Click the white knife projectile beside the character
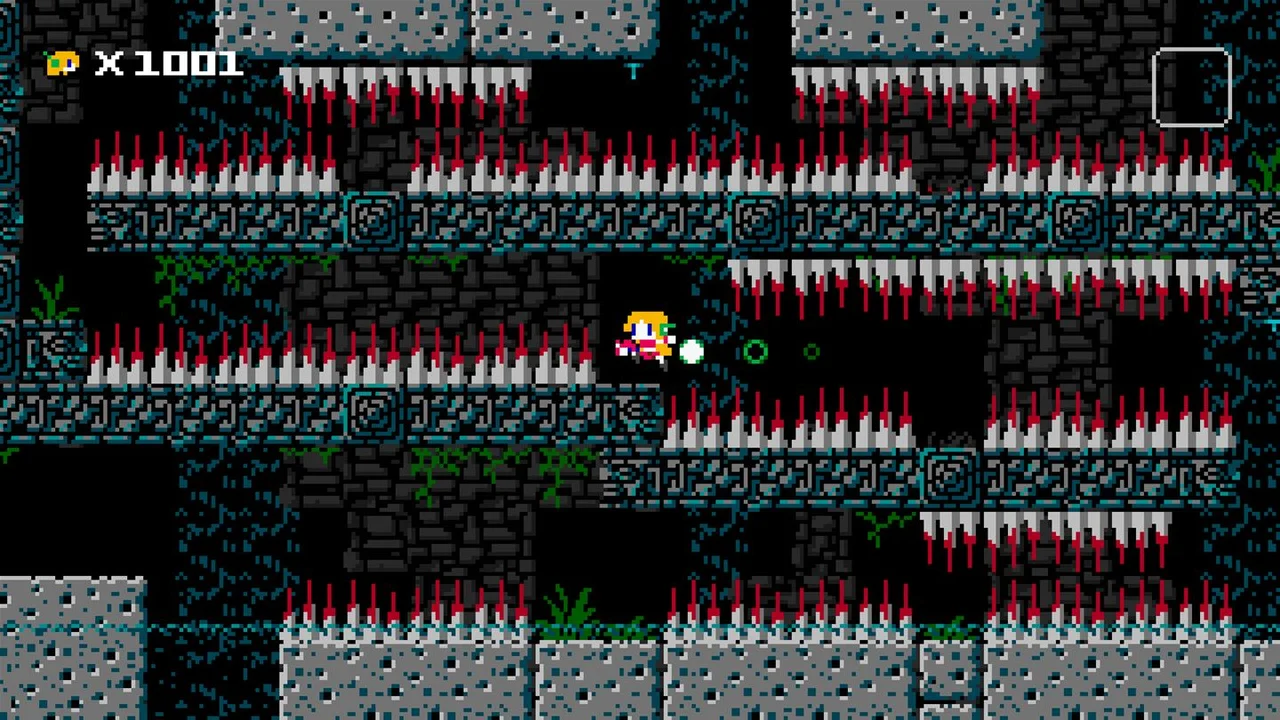Image resolution: width=1280 pixels, height=720 pixels. coord(692,352)
